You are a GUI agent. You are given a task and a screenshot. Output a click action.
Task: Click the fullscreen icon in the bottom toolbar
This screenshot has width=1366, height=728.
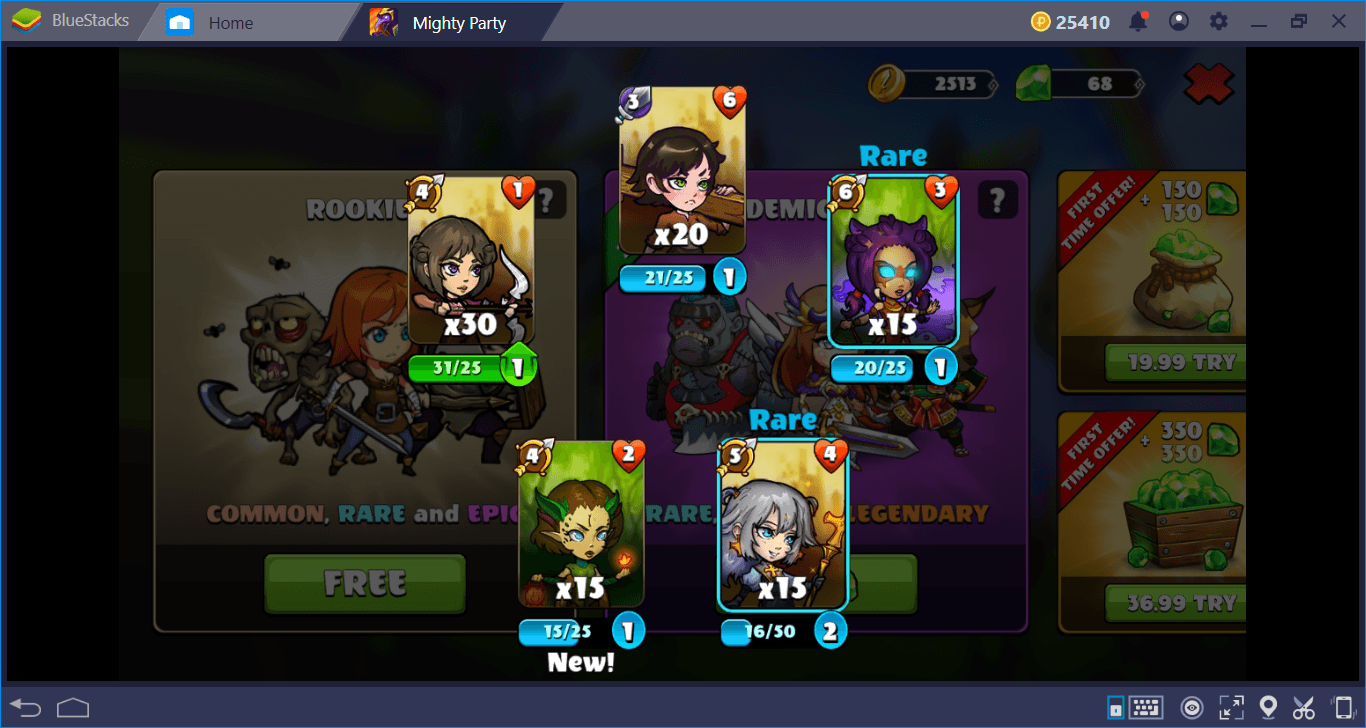(x=1232, y=707)
